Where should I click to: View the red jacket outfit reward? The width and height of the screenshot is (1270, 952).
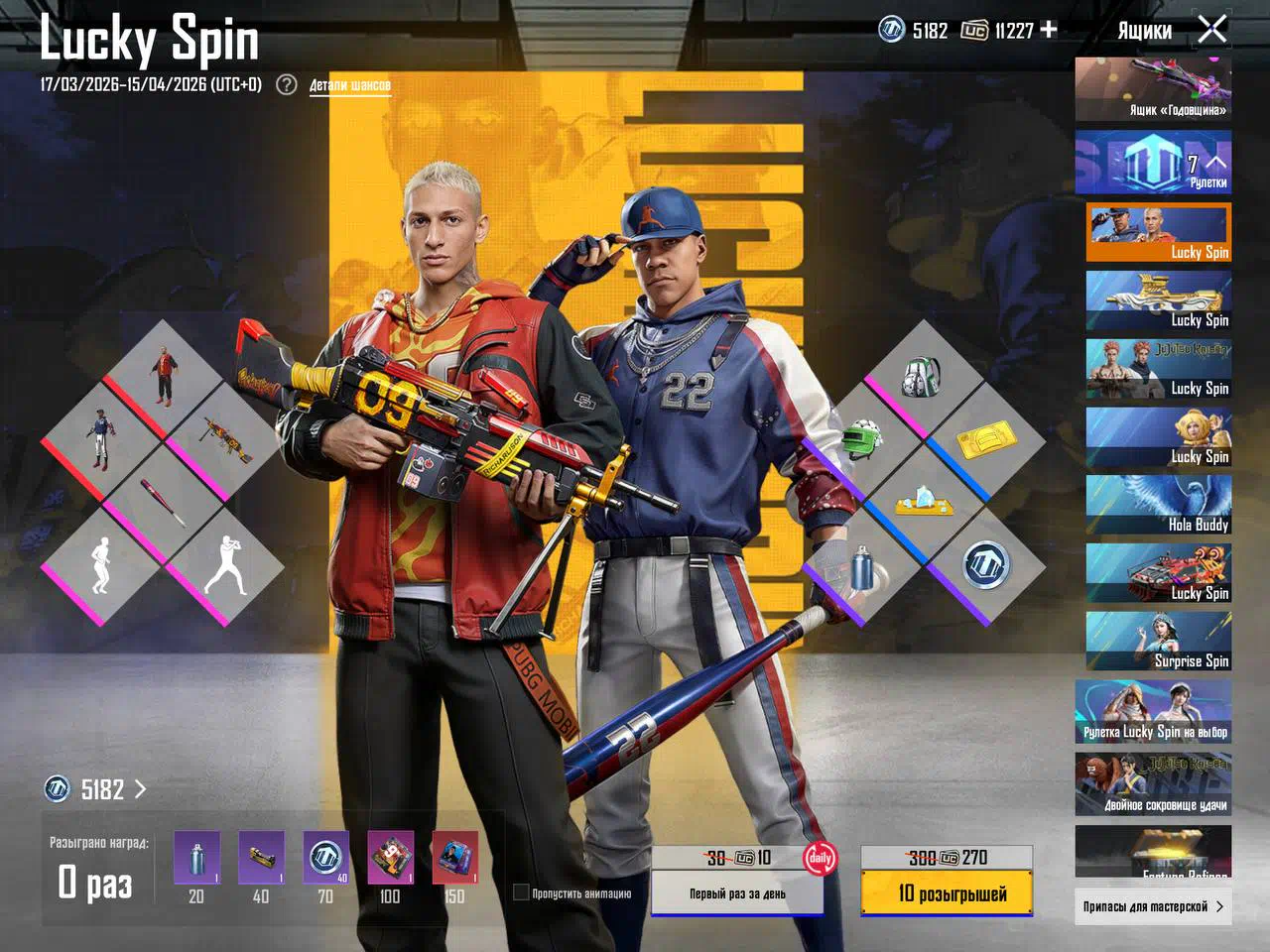(165, 377)
